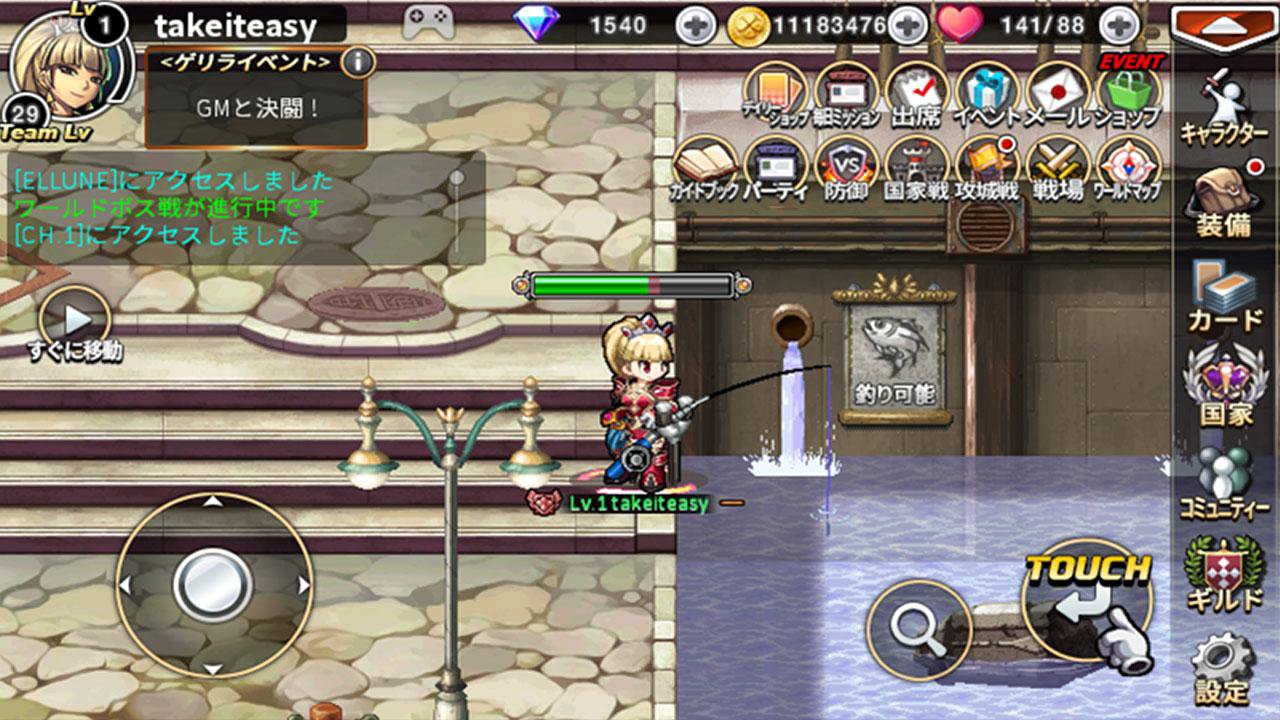The width and height of the screenshot is (1280, 720).
Task: Open the ギルド guild menu
Action: pyautogui.click(x=1224, y=573)
